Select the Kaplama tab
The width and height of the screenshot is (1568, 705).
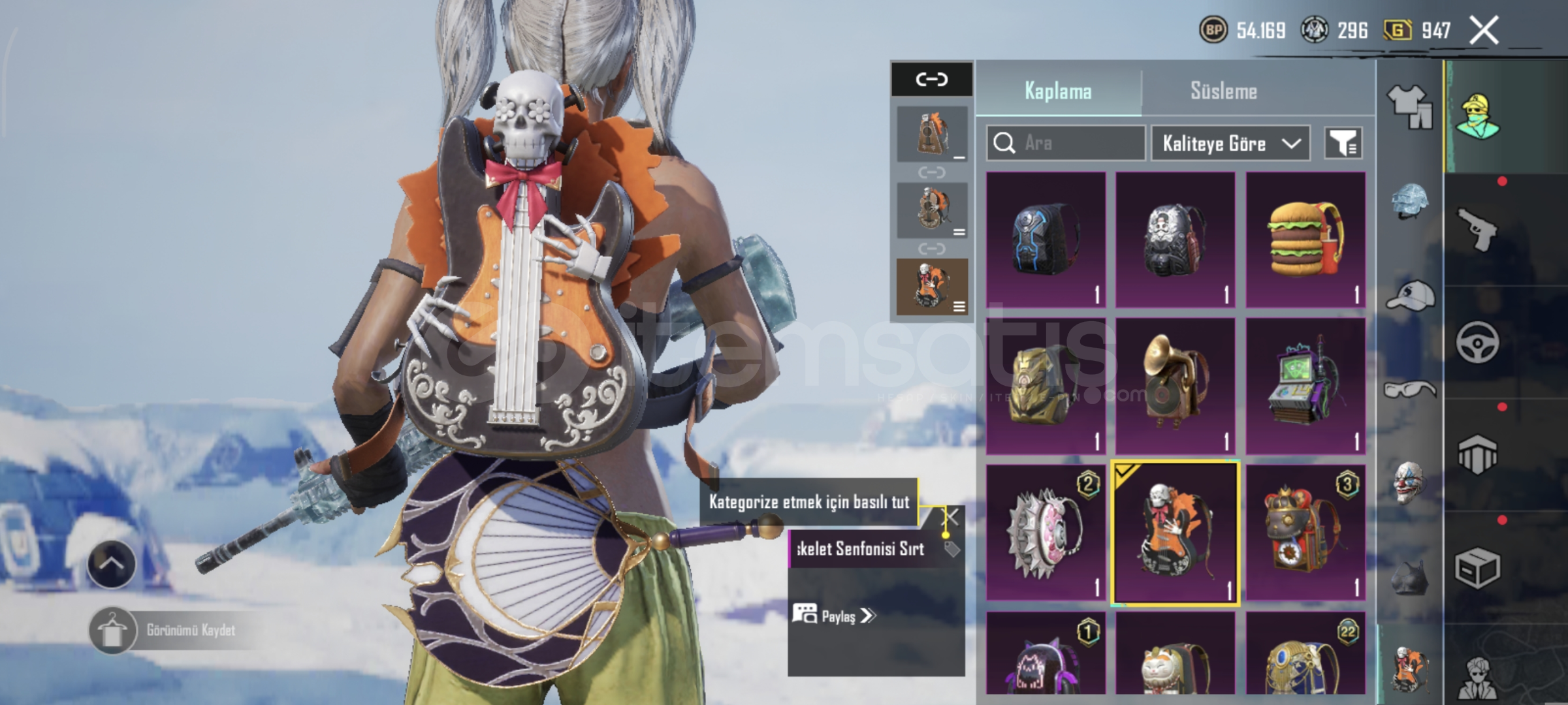coord(1058,91)
